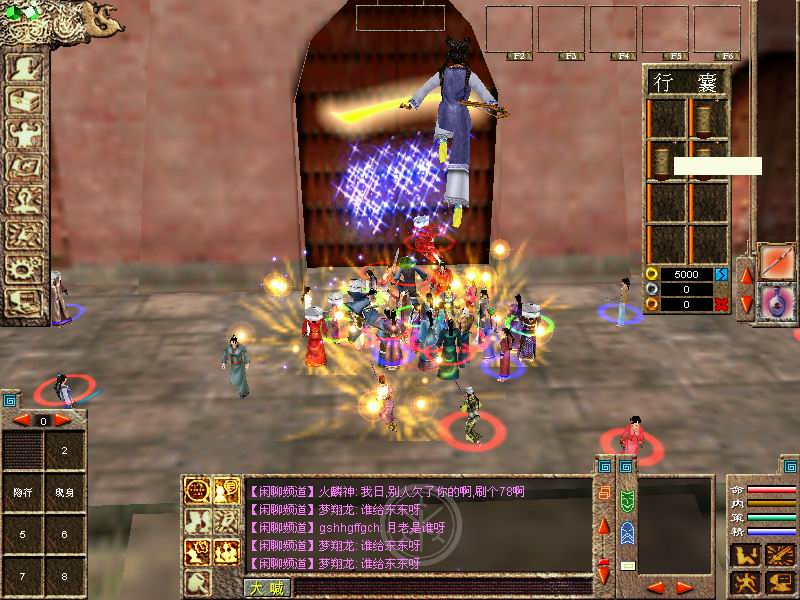Click the 大喊 shout channel button
800x600 pixels.
click(266, 588)
